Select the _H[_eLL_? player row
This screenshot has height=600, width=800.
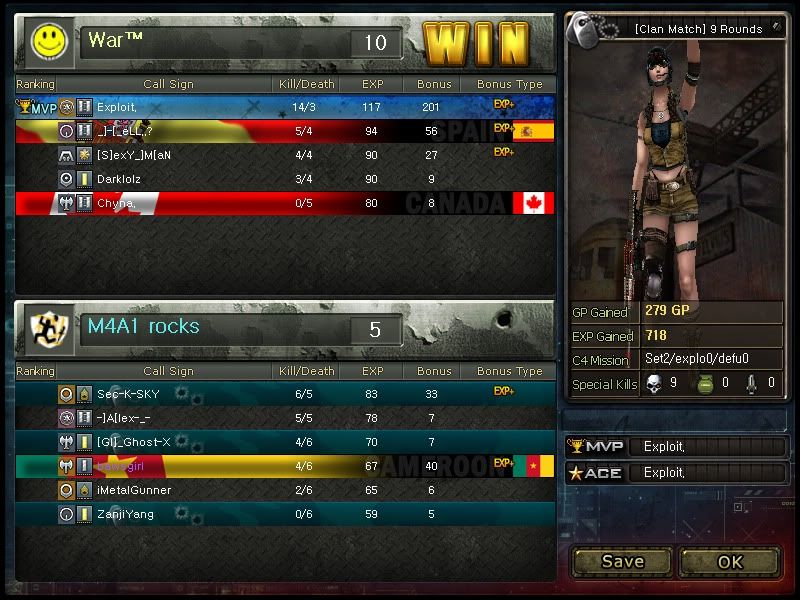(x=285, y=130)
